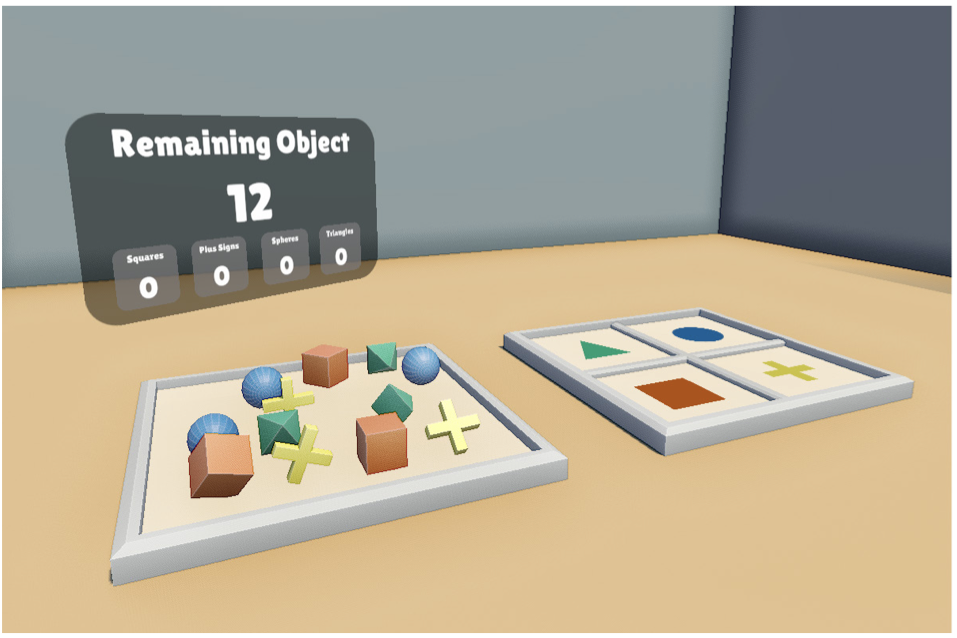This screenshot has height=638, width=957.
Task: Select the green triangle sorting tile
Action: [x=602, y=350]
